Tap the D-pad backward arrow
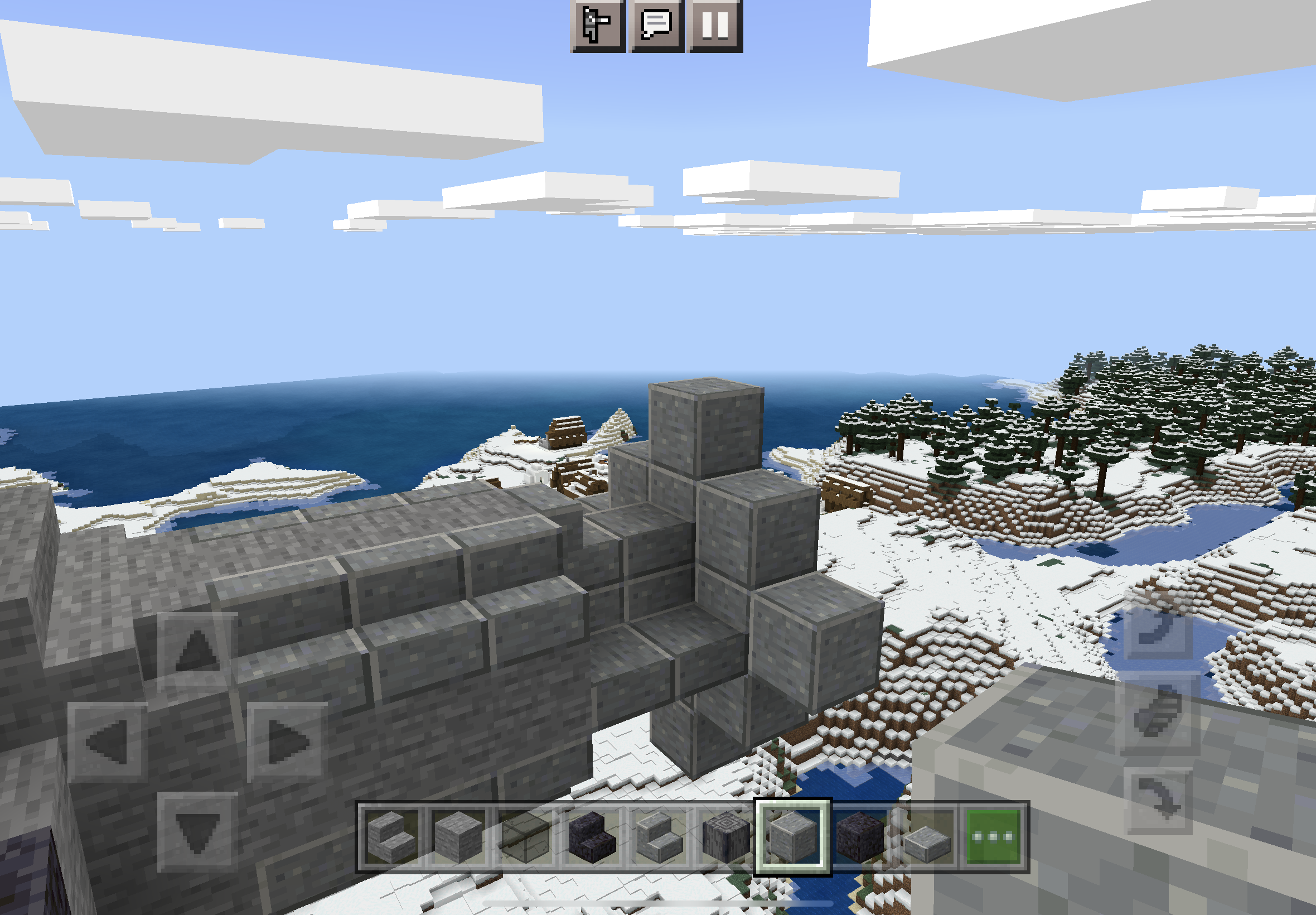The height and width of the screenshot is (915, 1316). (x=197, y=830)
